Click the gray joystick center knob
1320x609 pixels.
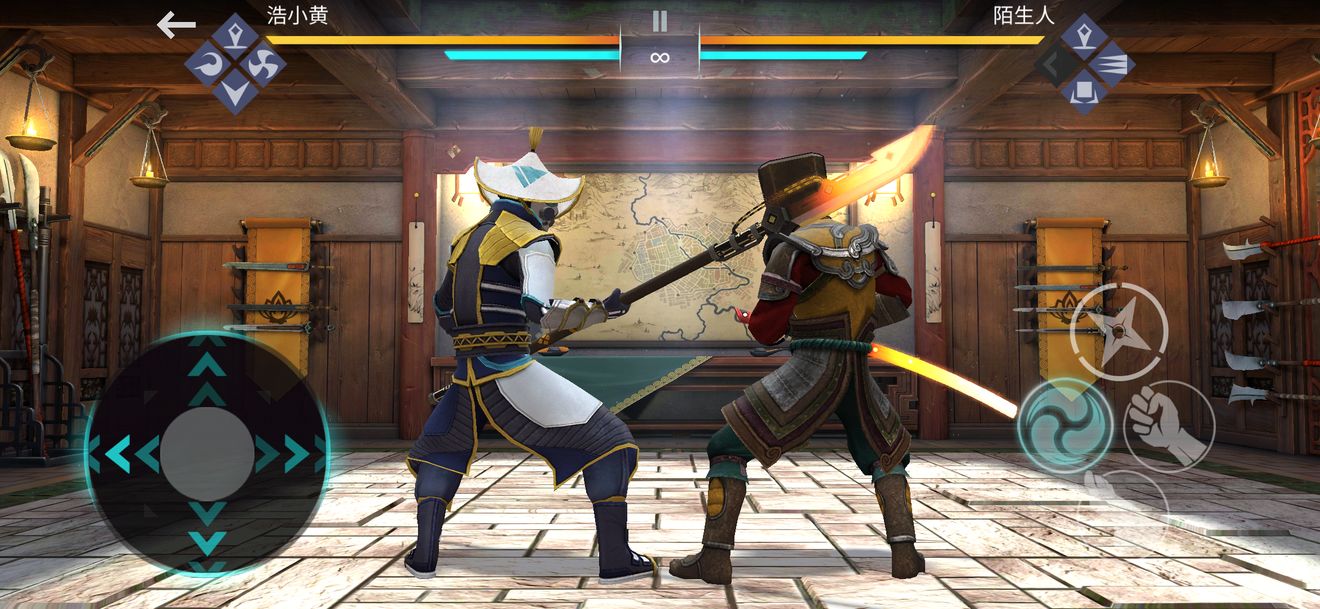pyautogui.click(x=207, y=454)
